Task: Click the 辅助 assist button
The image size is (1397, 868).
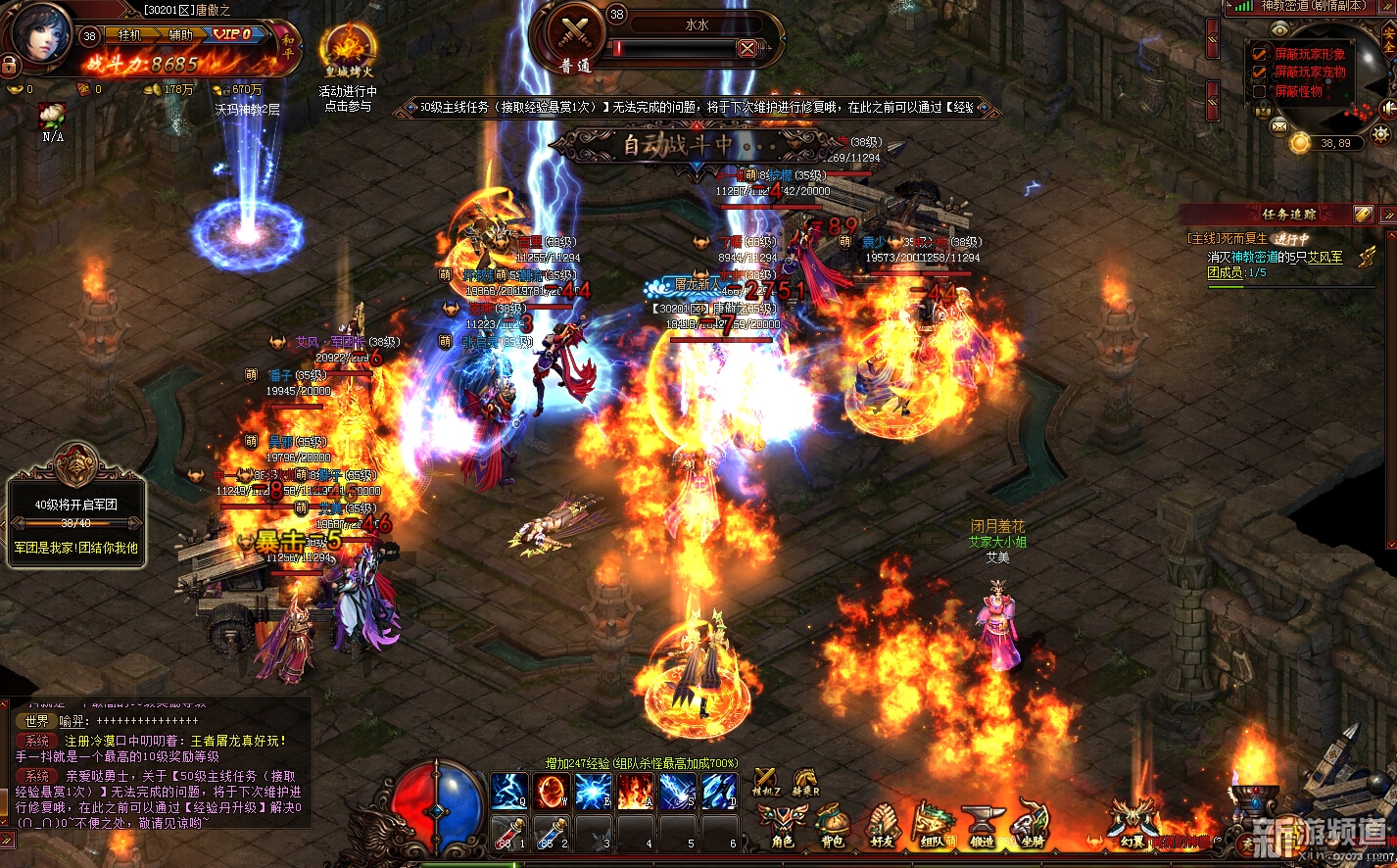Action: [x=182, y=34]
